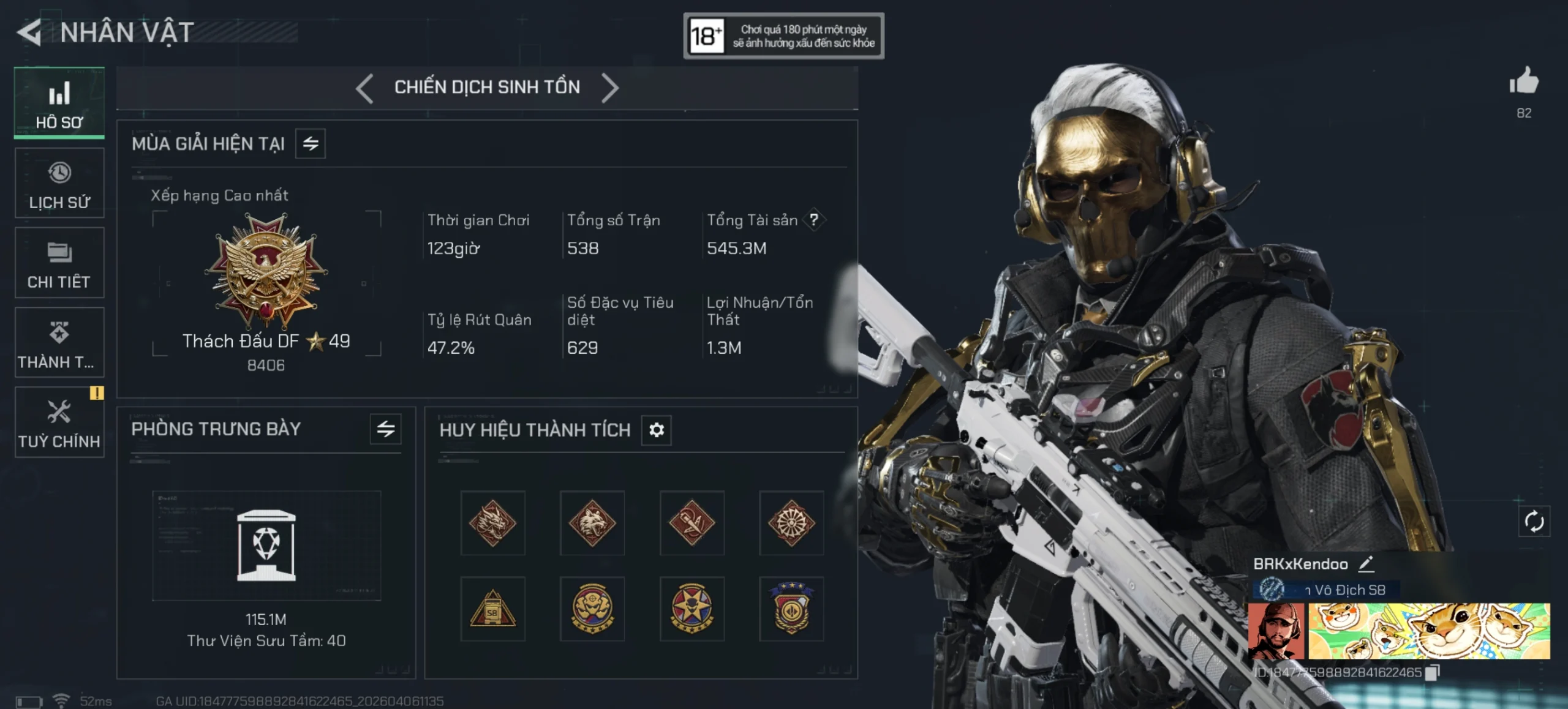
Task: Open the HUY HIỆU THÀNH TÍCH gear settings
Action: point(657,430)
